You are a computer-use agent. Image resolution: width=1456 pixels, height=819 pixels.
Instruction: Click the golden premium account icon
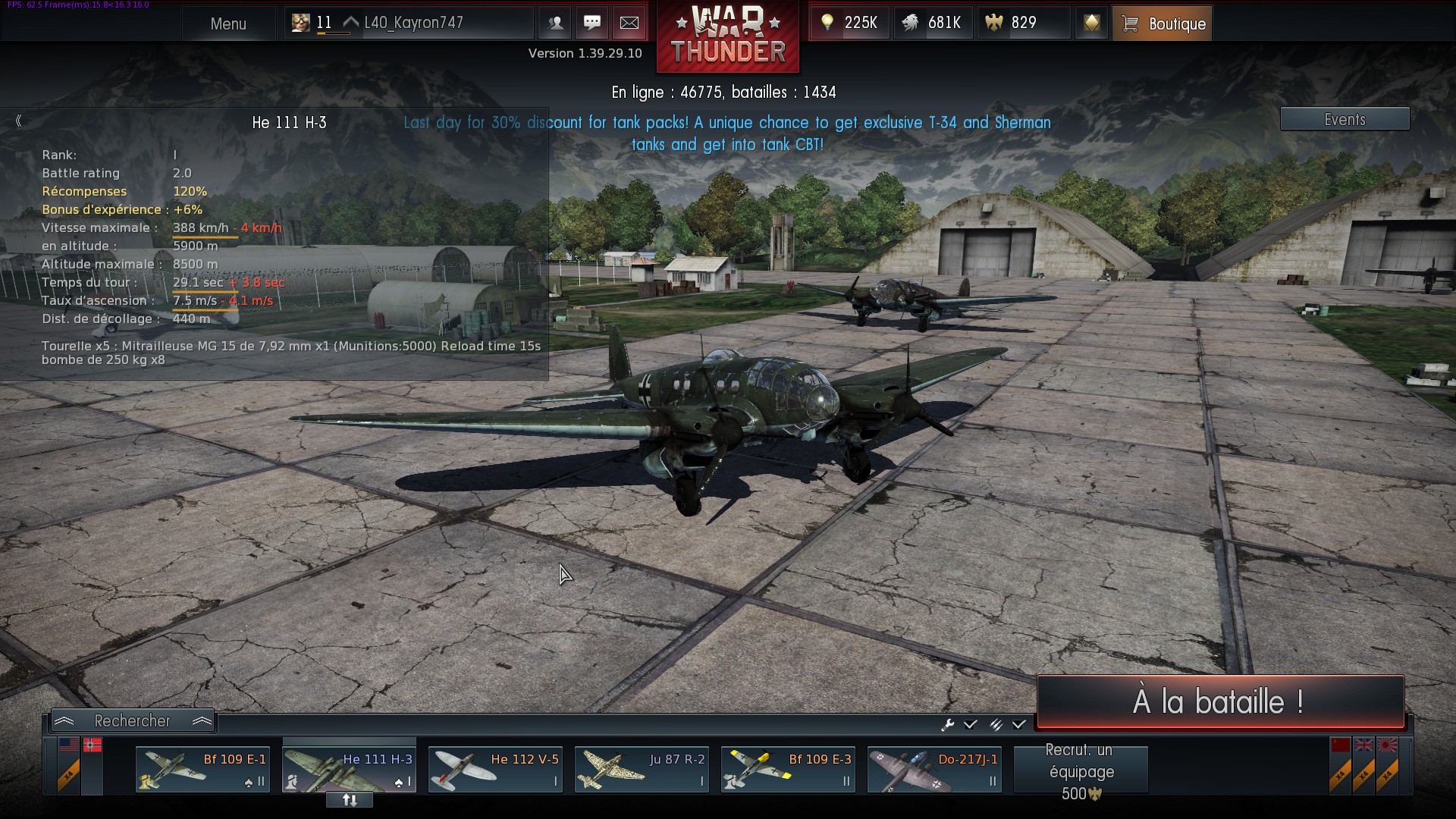(x=1091, y=23)
